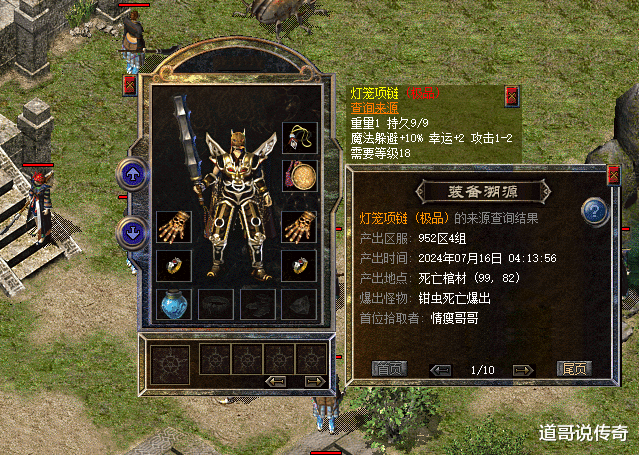Select the round gold medal slot
The width and height of the screenshot is (639, 455).
(298, 176)
